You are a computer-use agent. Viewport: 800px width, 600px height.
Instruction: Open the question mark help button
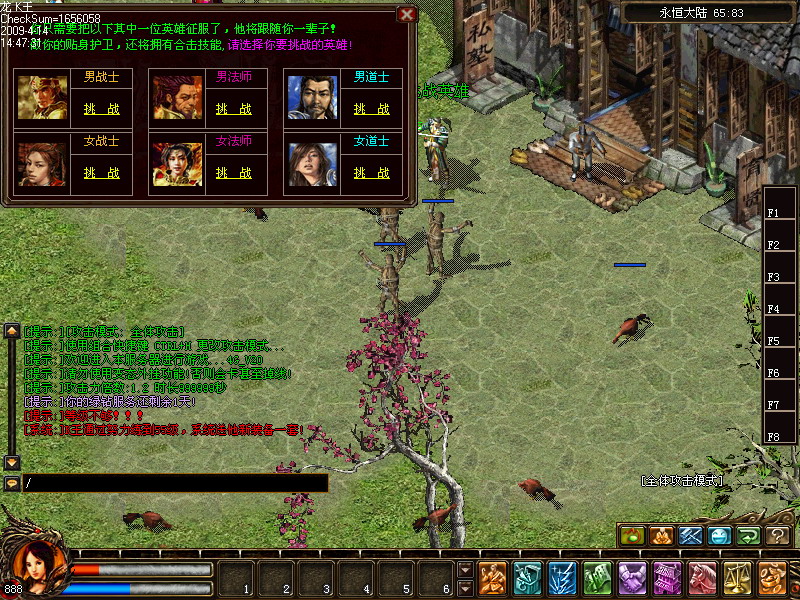point(779,536)
